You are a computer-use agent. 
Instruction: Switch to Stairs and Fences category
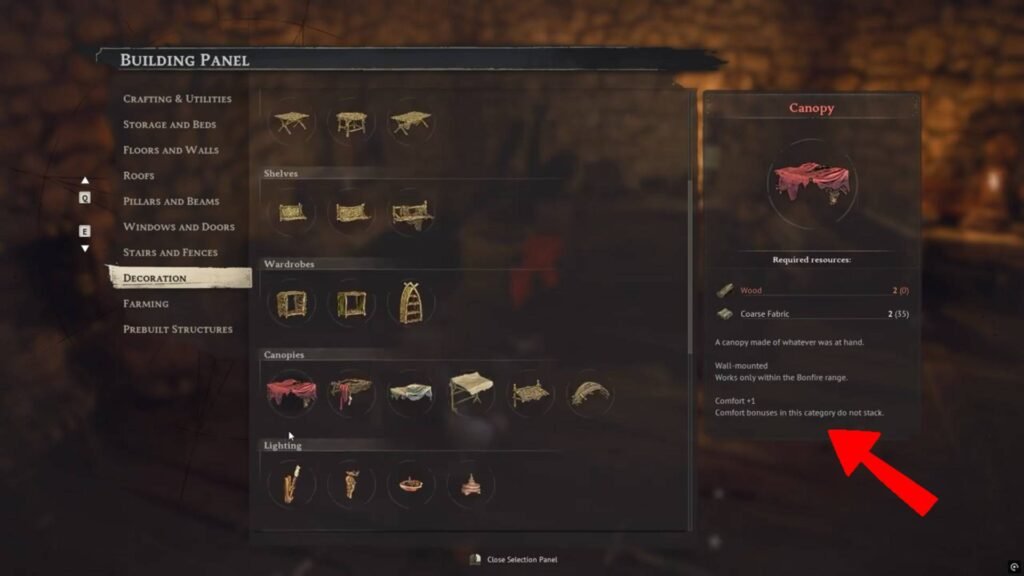[169, 252]
